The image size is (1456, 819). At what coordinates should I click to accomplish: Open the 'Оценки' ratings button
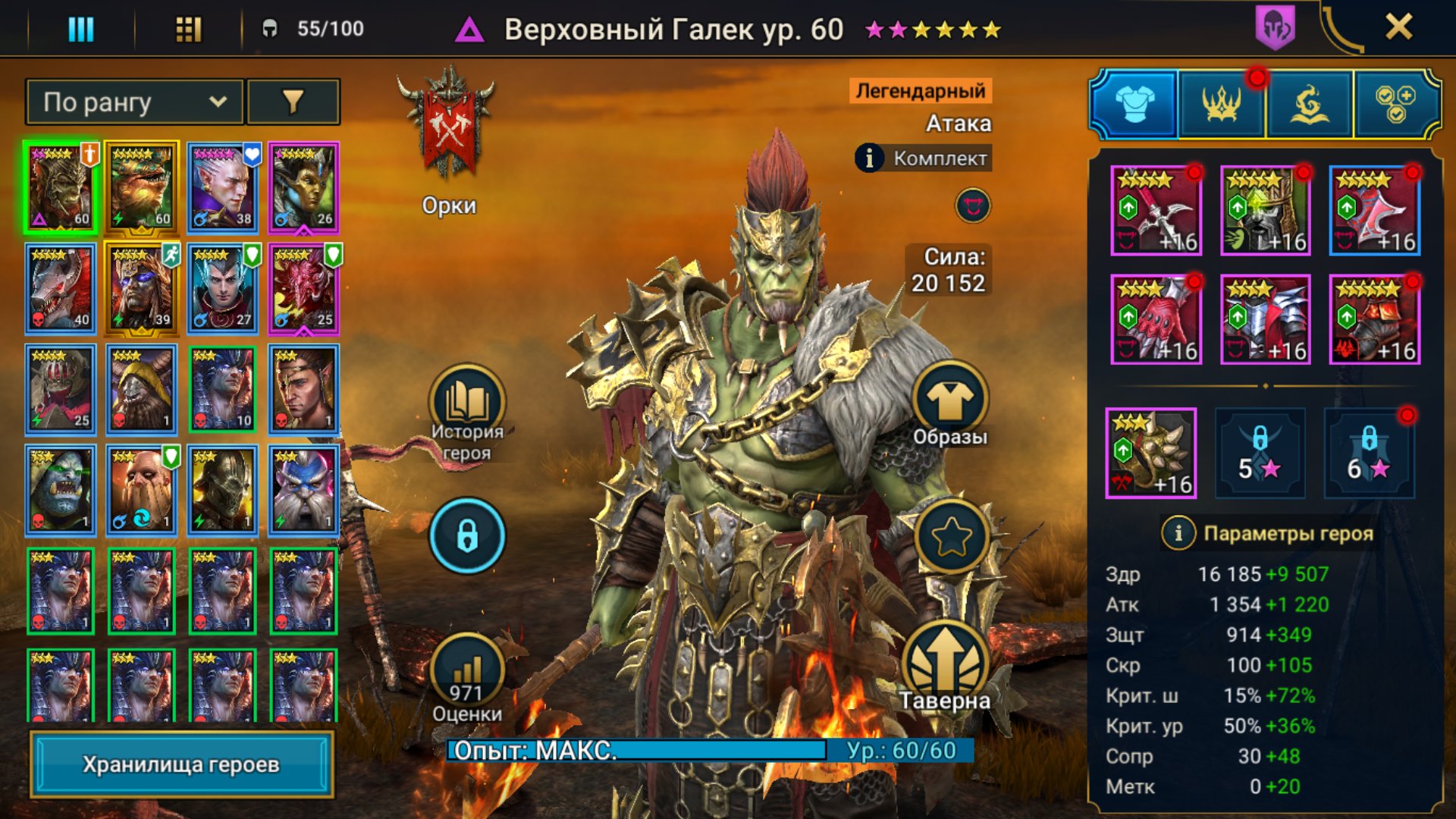[467, 673]
